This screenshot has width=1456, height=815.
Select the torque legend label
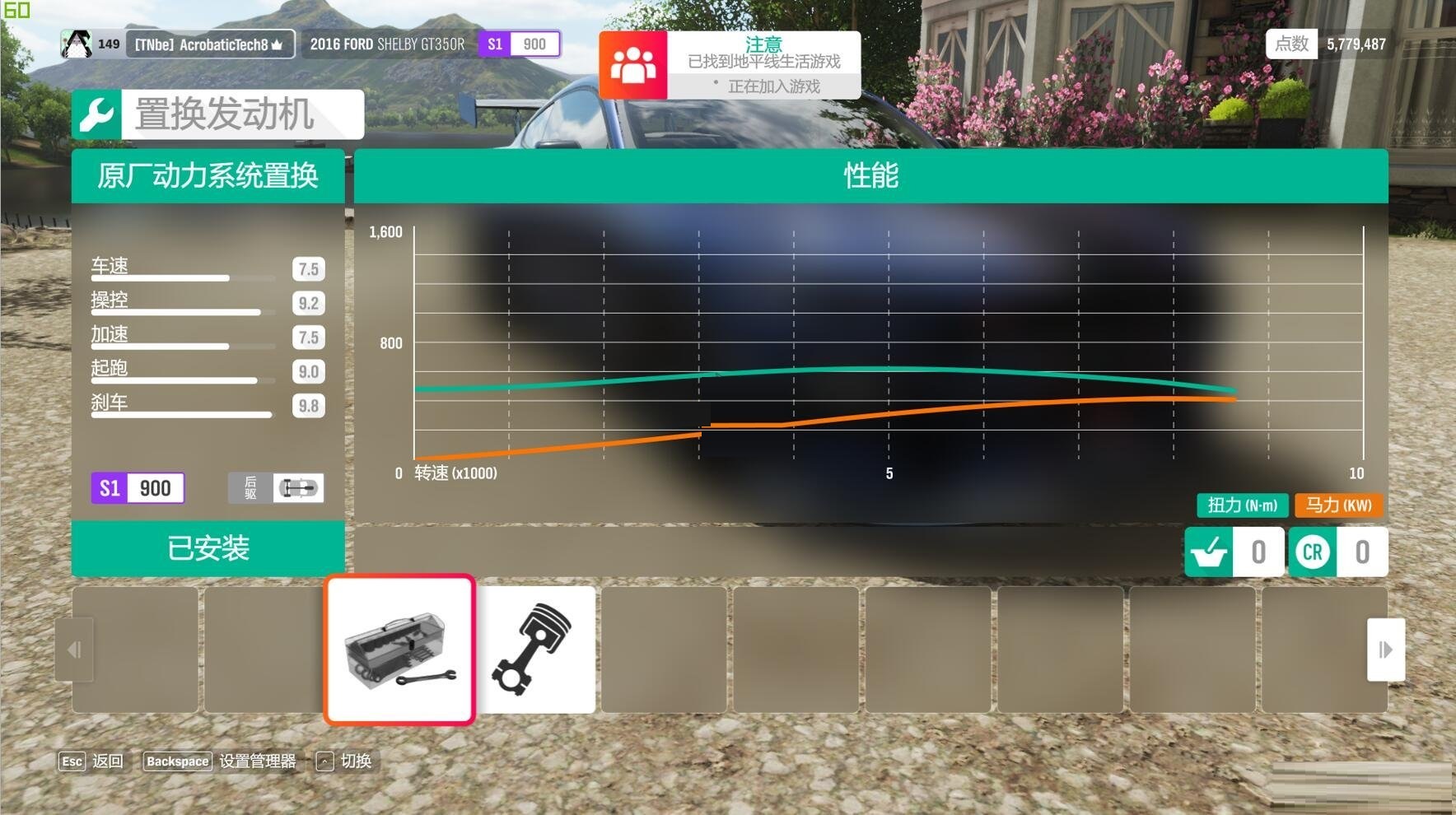1242,505
